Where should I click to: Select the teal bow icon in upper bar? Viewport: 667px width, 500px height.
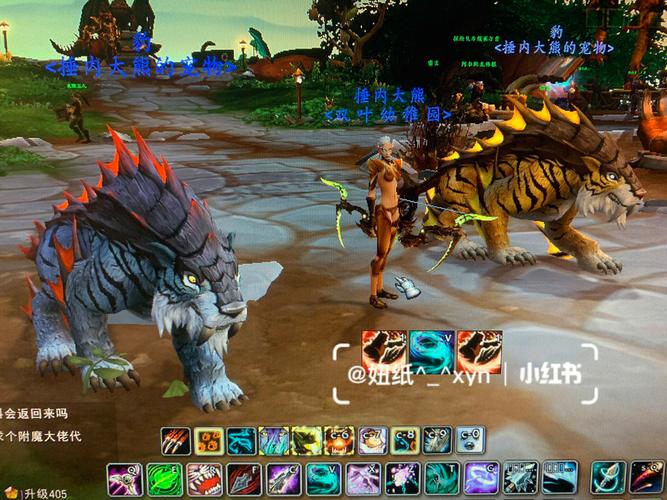242,441
